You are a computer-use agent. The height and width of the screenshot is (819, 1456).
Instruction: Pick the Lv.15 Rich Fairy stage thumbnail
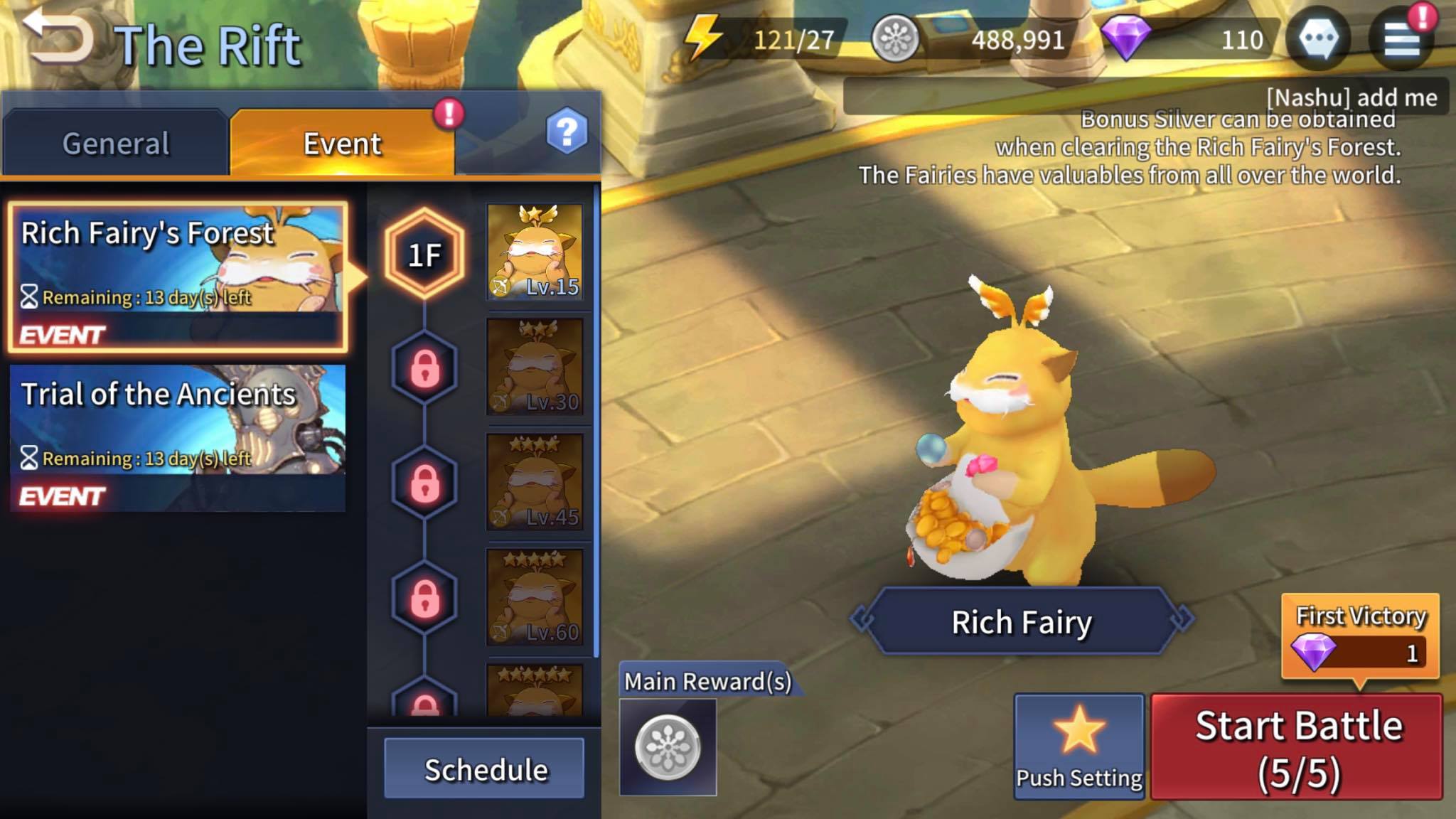click(535, 251)
